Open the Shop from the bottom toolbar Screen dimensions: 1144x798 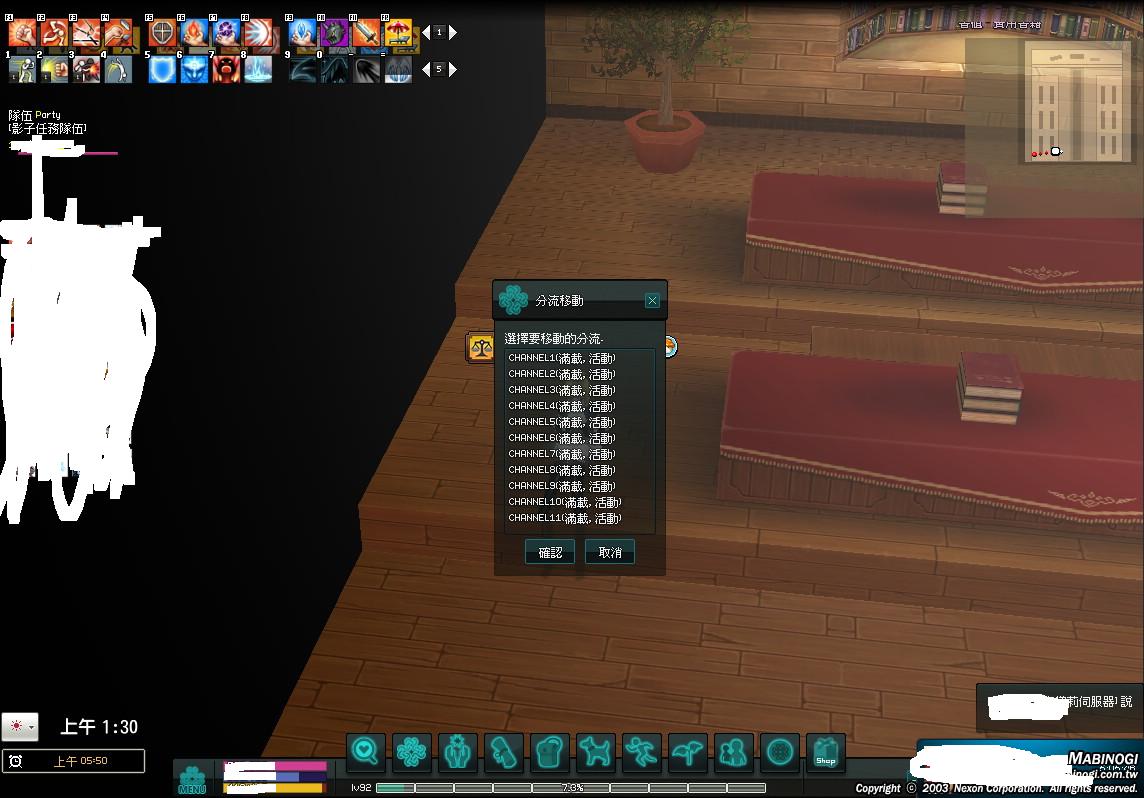(825, 752)
